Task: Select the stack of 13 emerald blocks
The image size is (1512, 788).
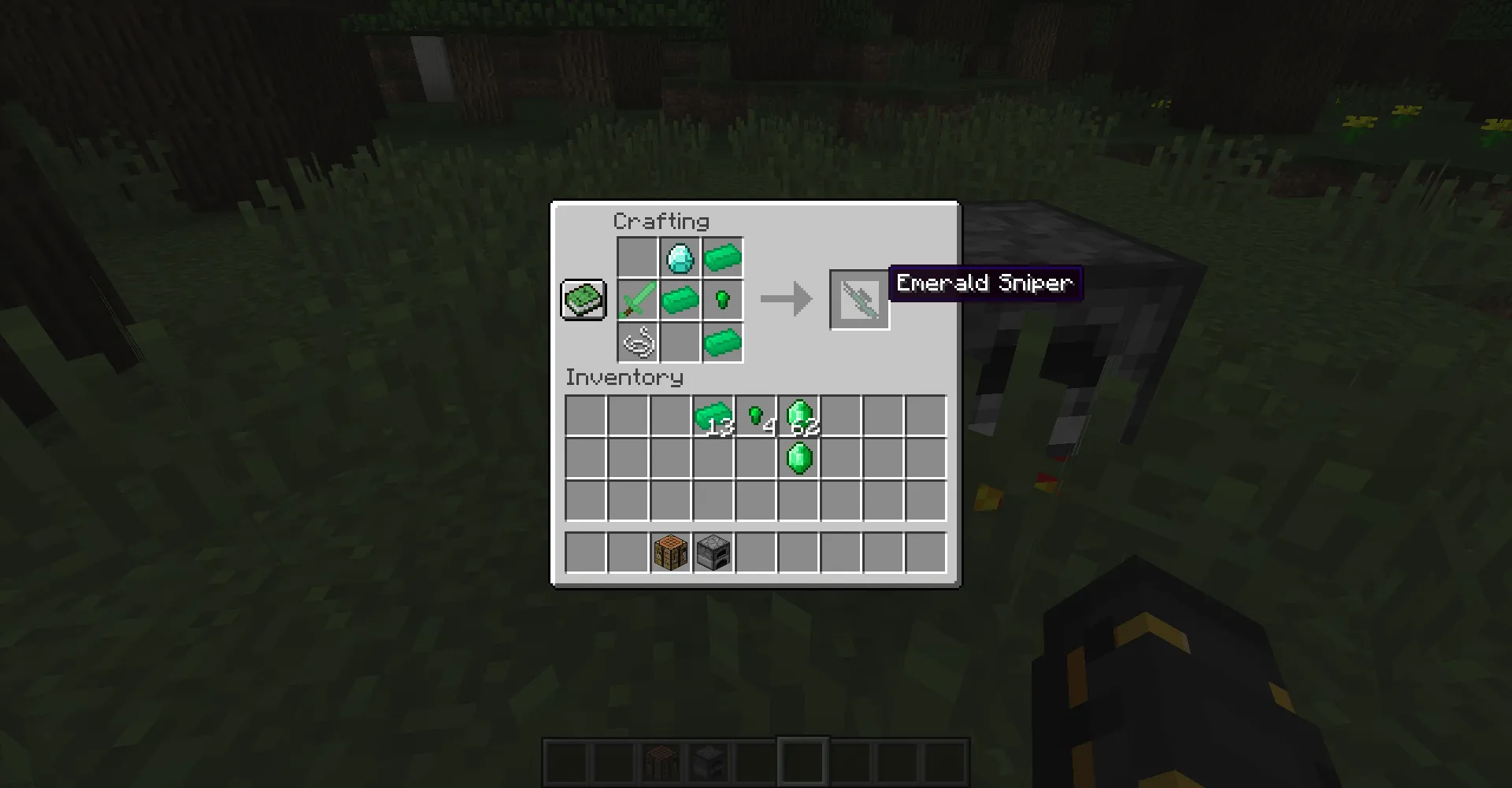Action: click(713, 413)
